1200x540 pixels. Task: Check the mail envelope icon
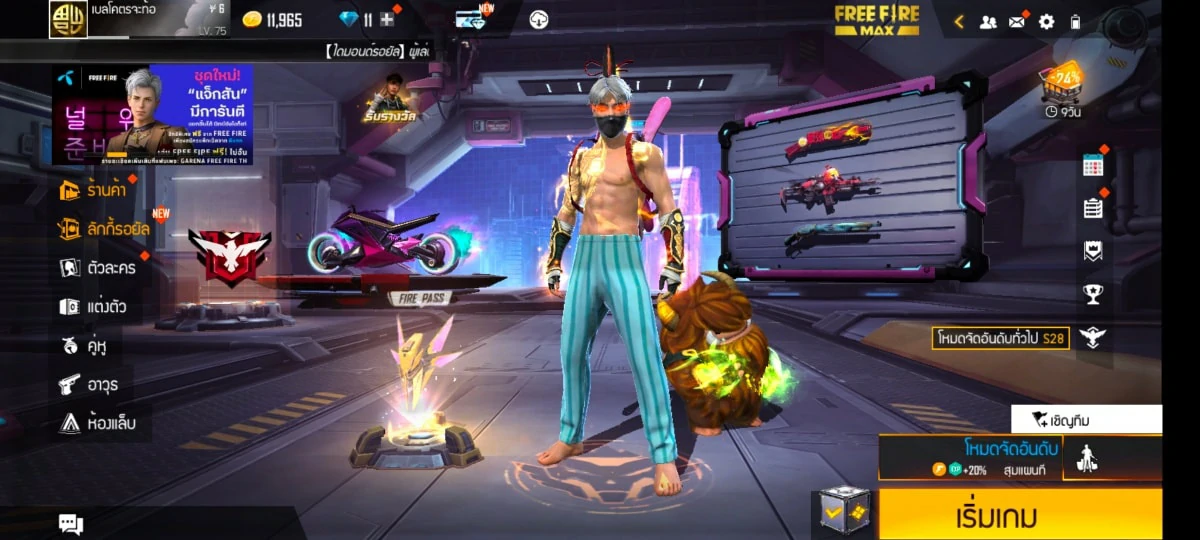click(1017, 21)
